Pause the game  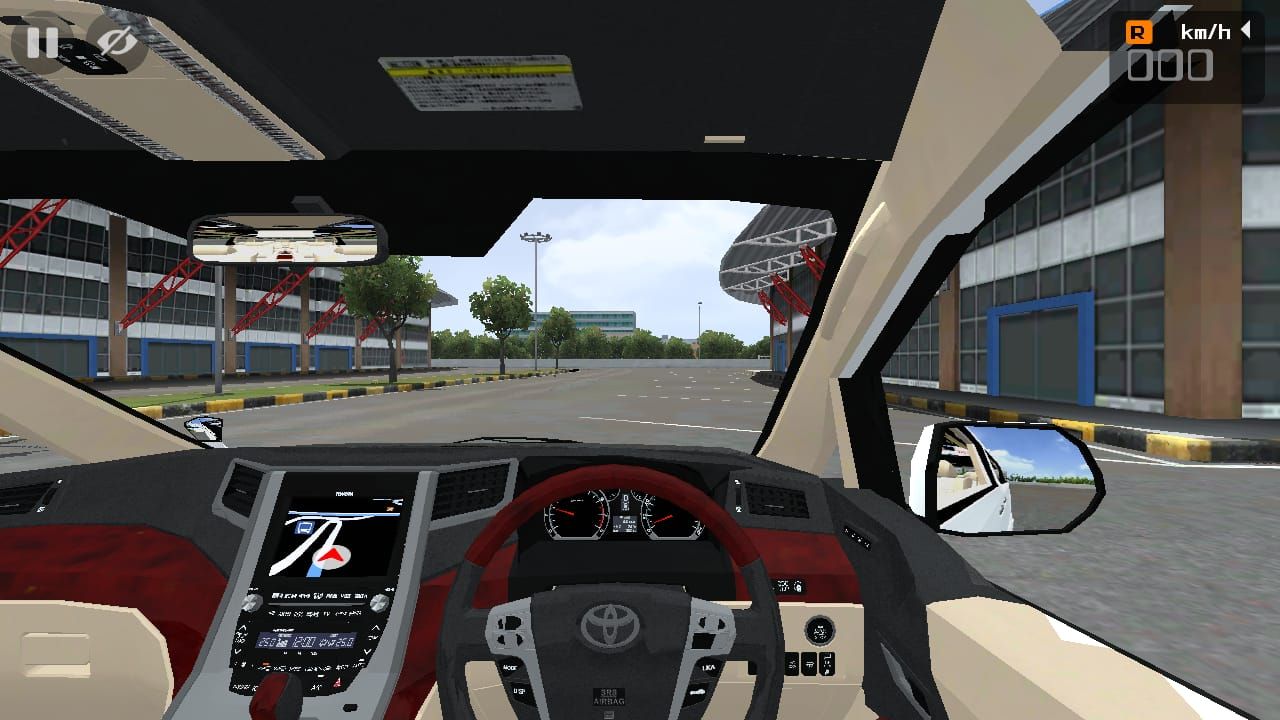click(41, 42)
